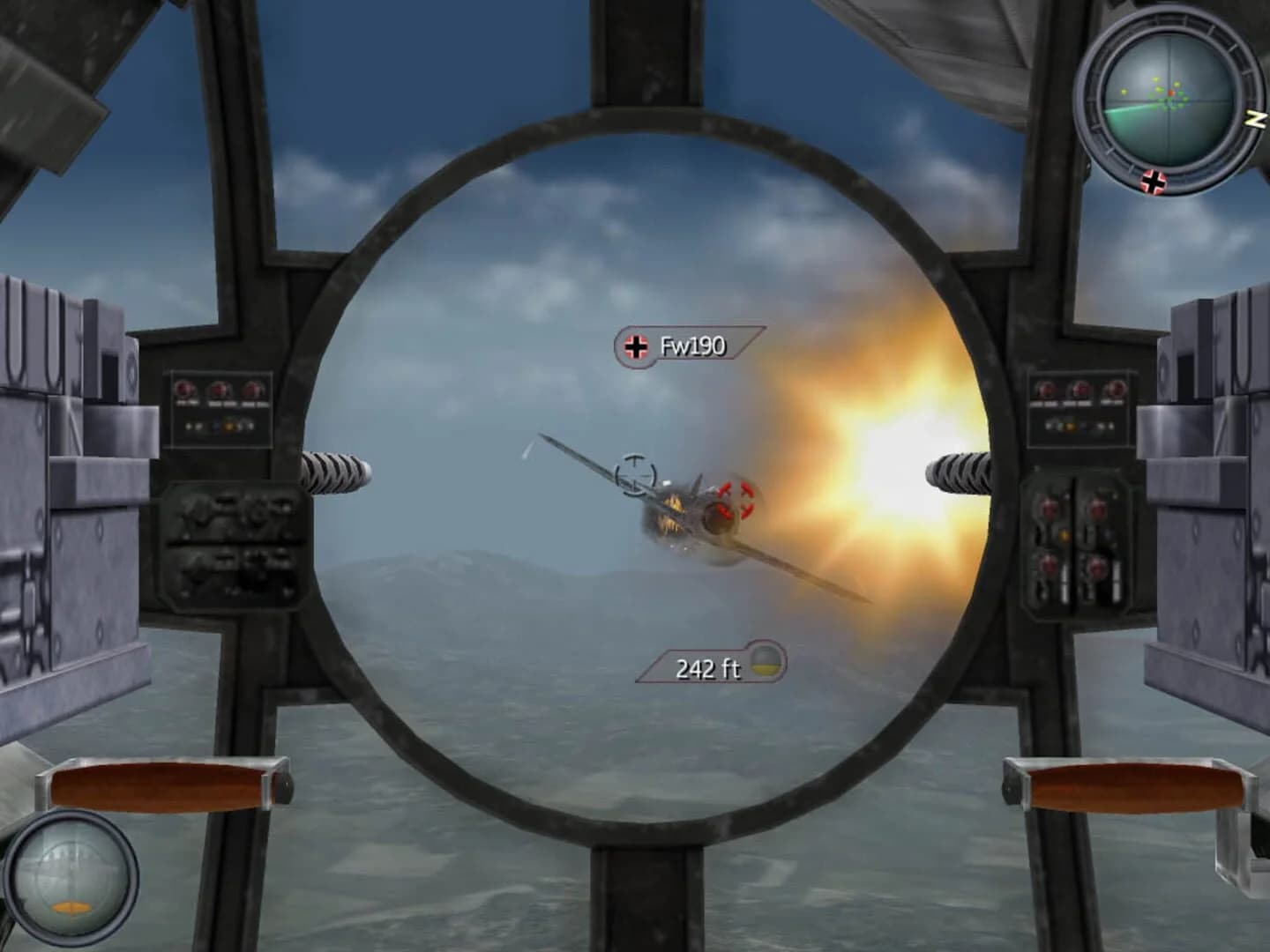The height and width of the screenshot is (952, 1270).
Task: Click a red enemy dot on the radar display
Action: coord(1171,93)
